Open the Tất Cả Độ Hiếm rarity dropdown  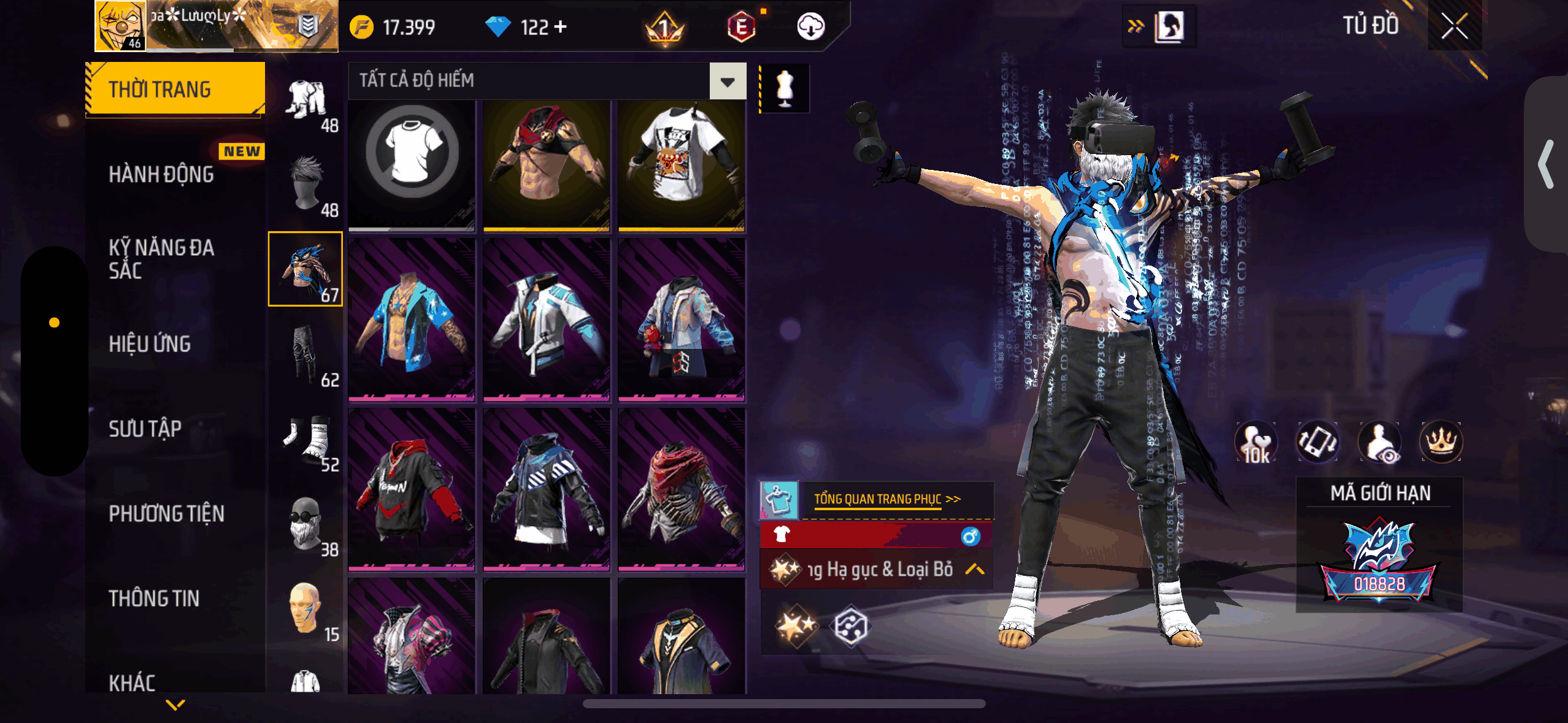(728, 81)
